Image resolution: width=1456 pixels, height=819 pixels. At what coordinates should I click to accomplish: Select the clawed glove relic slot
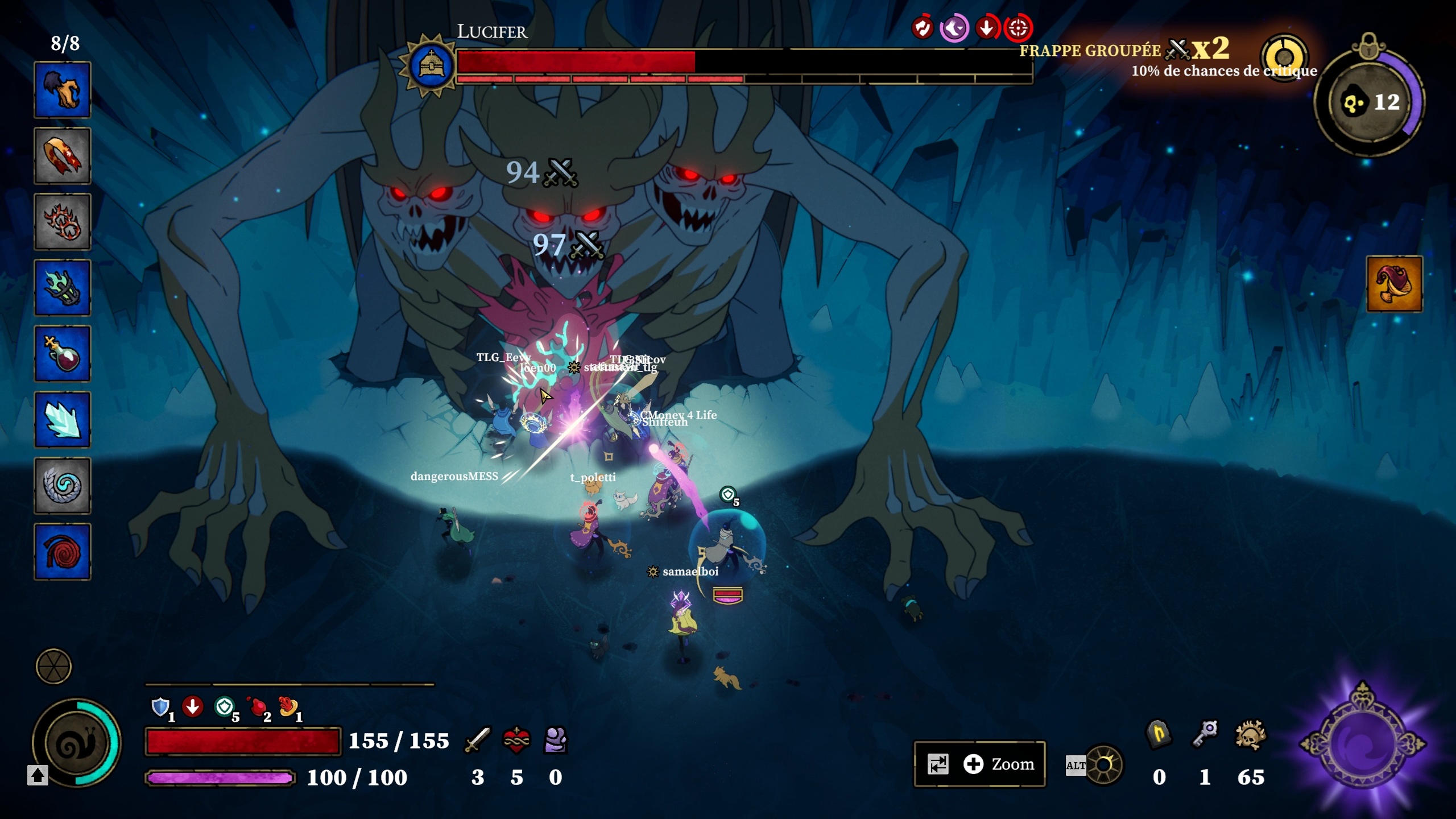(x=63, y=90)
